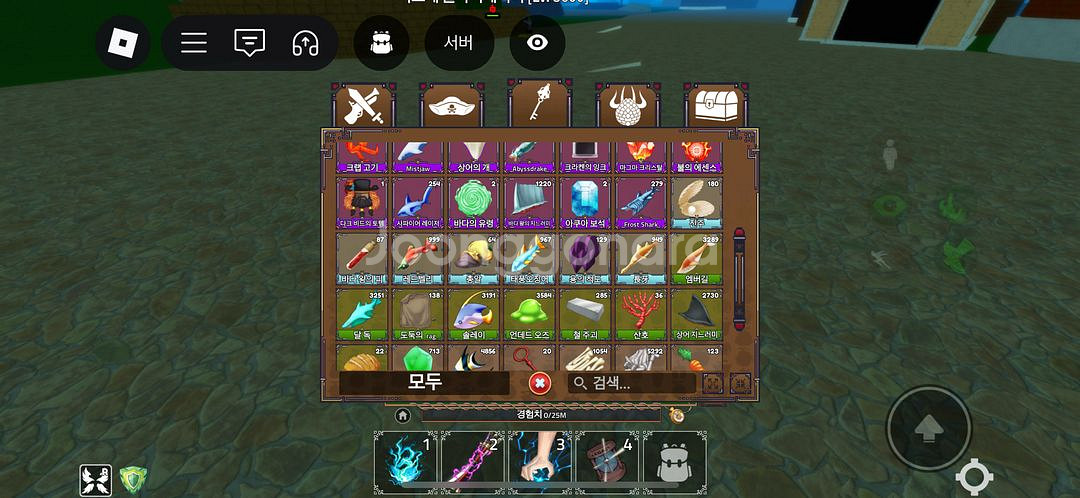Screen dimensions: 1080x498
Task: Open the Roblox main menu
Action: [x=122, y=43]
